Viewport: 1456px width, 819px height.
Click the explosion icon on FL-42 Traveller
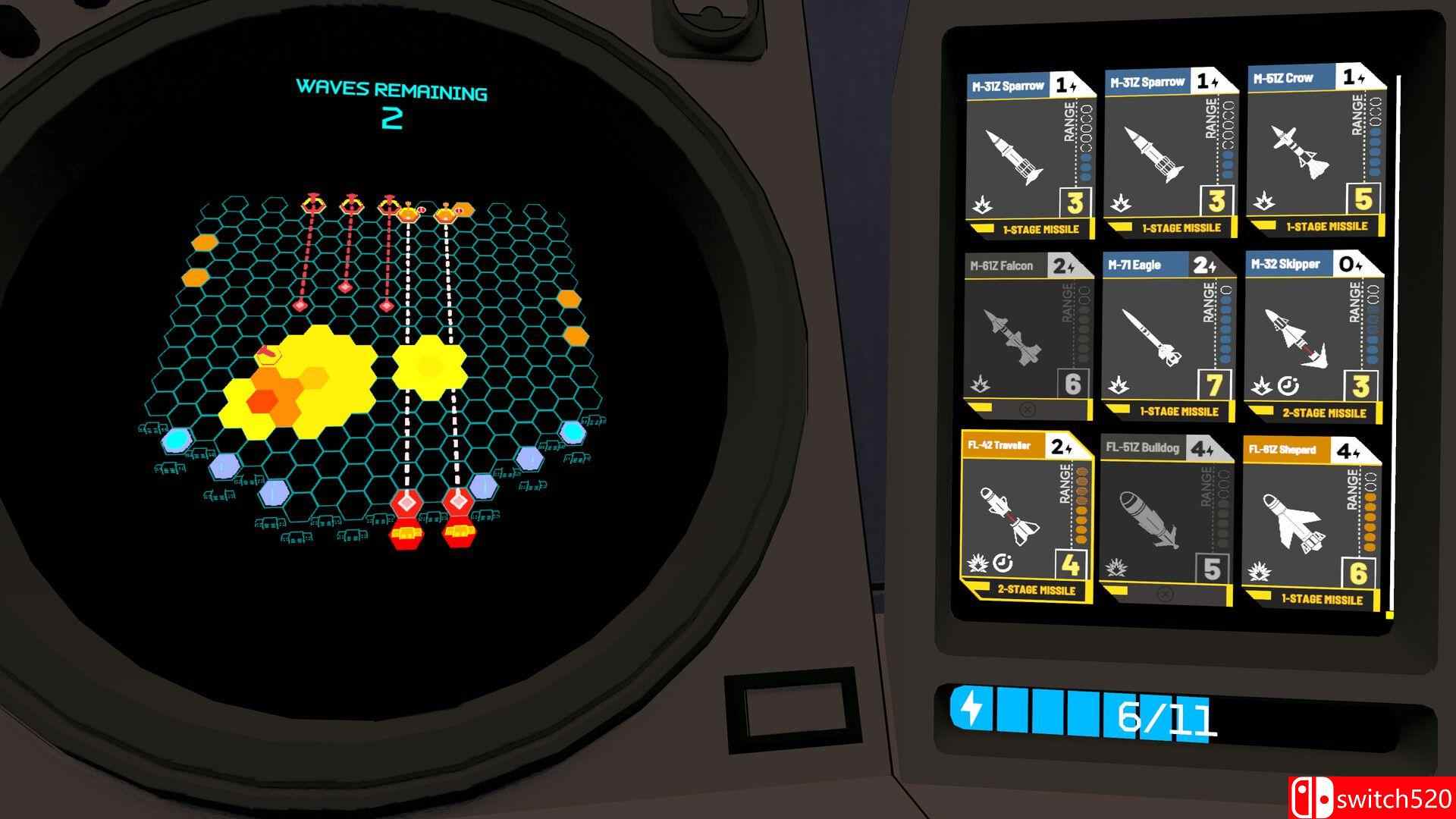click(x=977, y=563)
